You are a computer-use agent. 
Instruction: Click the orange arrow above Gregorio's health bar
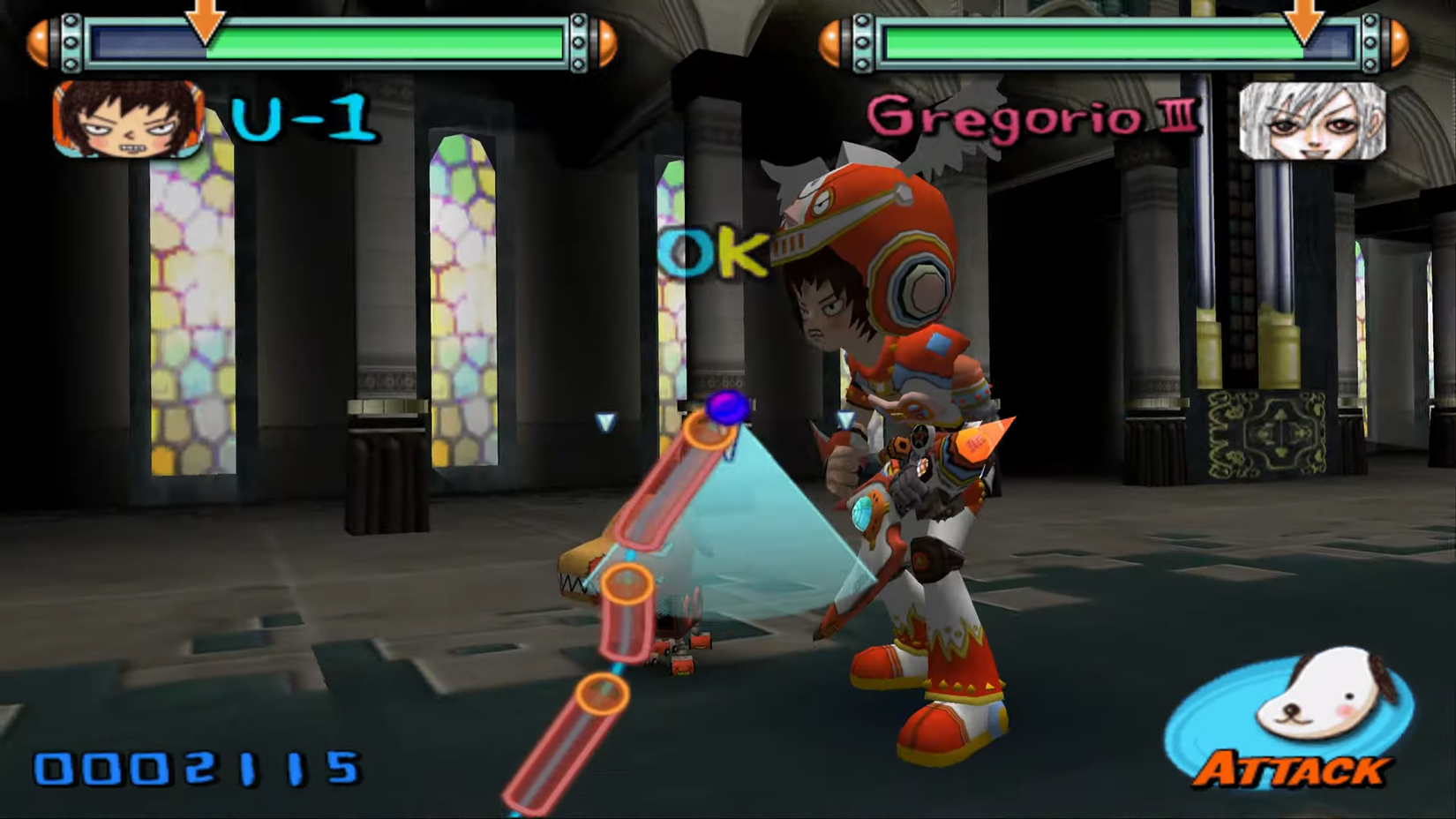tap(1304, 22)
